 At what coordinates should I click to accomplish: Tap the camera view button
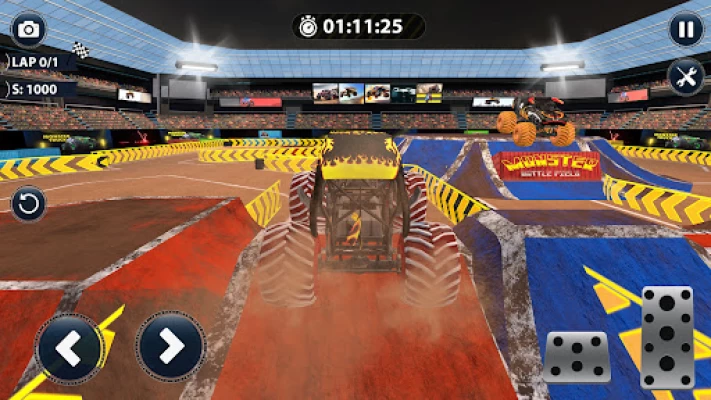tap(28, 29)
